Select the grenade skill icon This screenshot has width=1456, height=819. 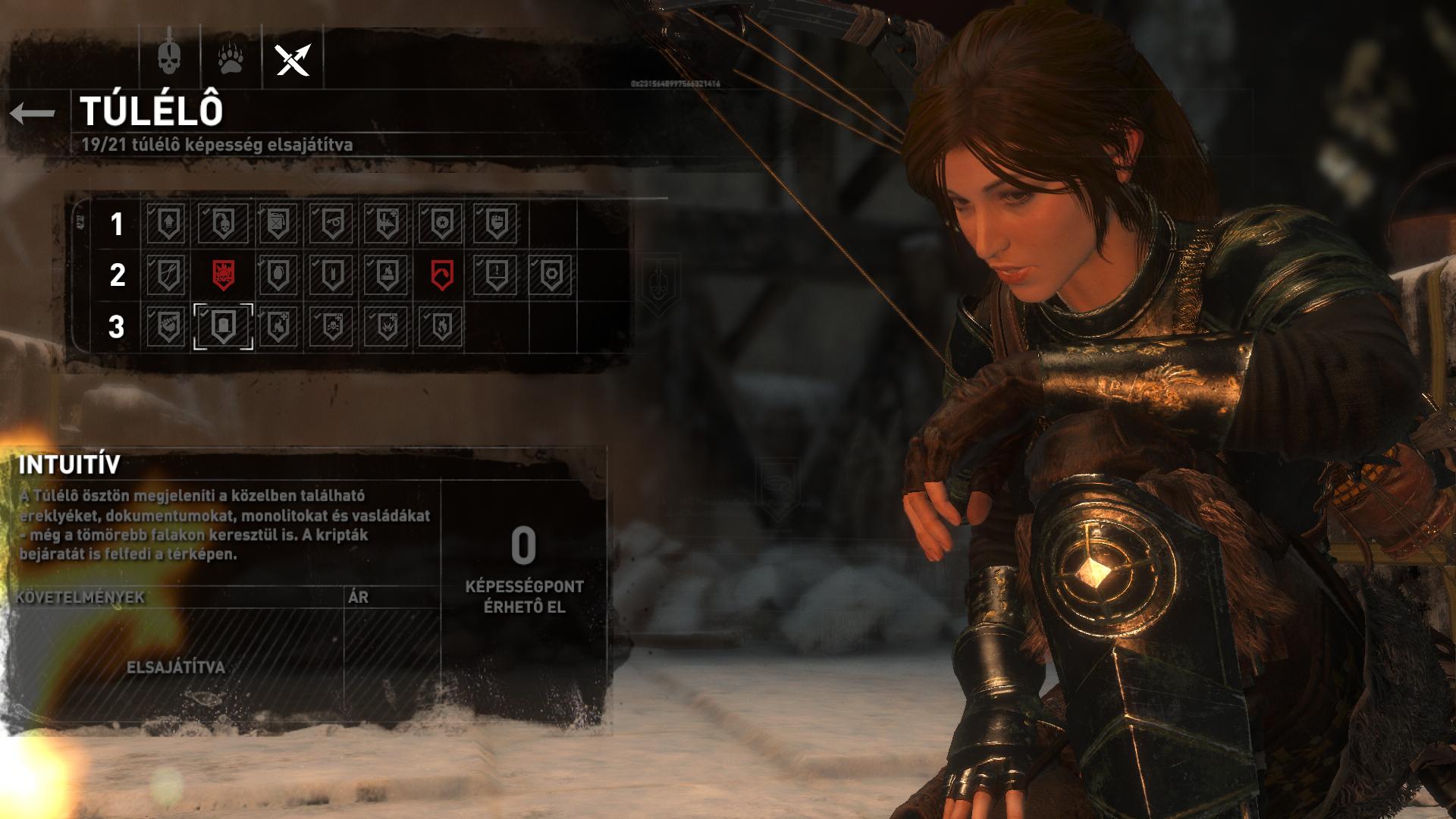tap(278, 275)
